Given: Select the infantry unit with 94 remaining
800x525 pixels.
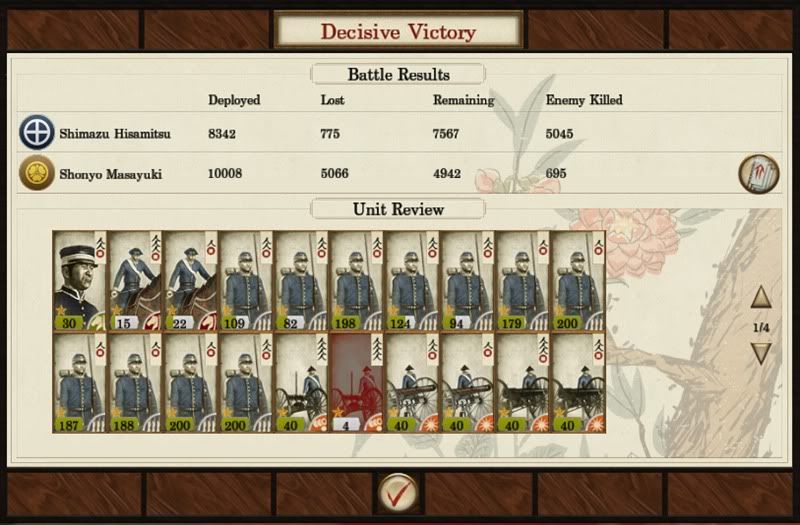Looking at the screenshot, I should tap(467, 280).
